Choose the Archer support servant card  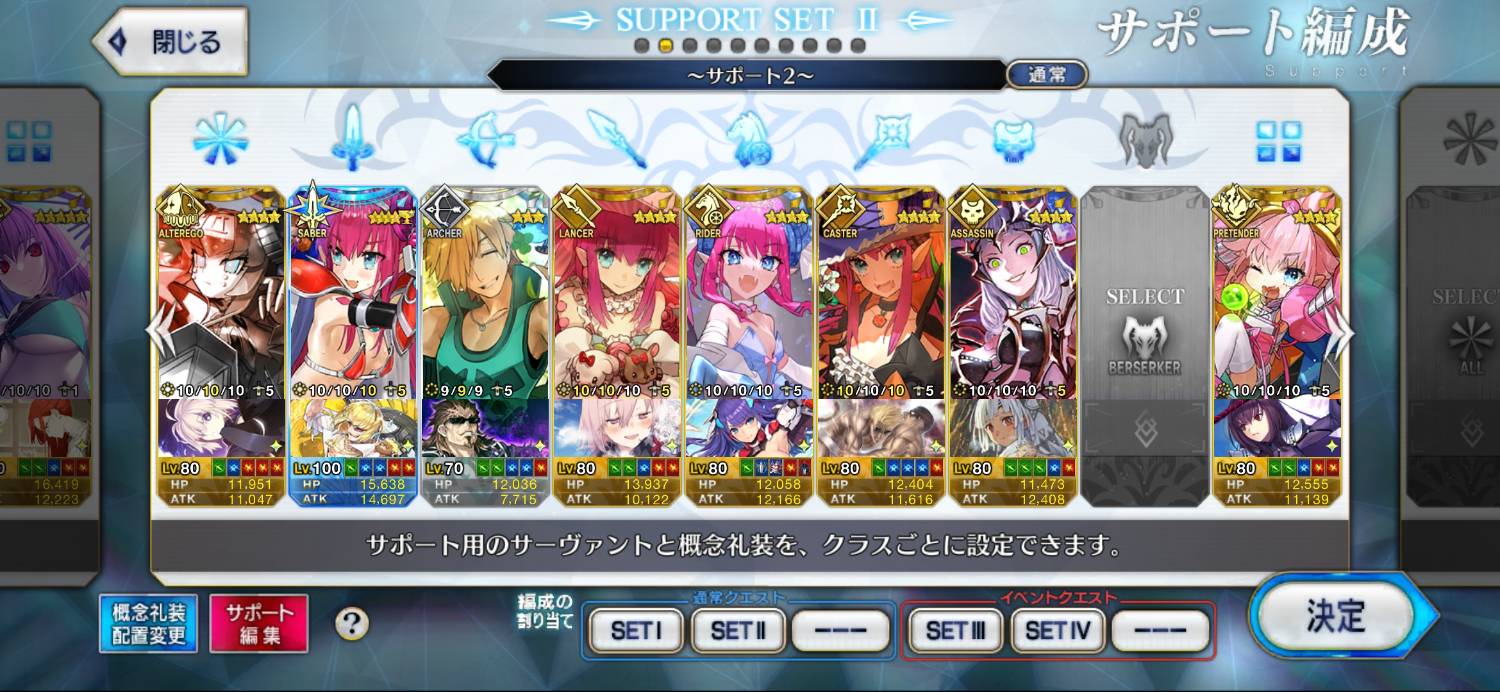click(485, 300)
